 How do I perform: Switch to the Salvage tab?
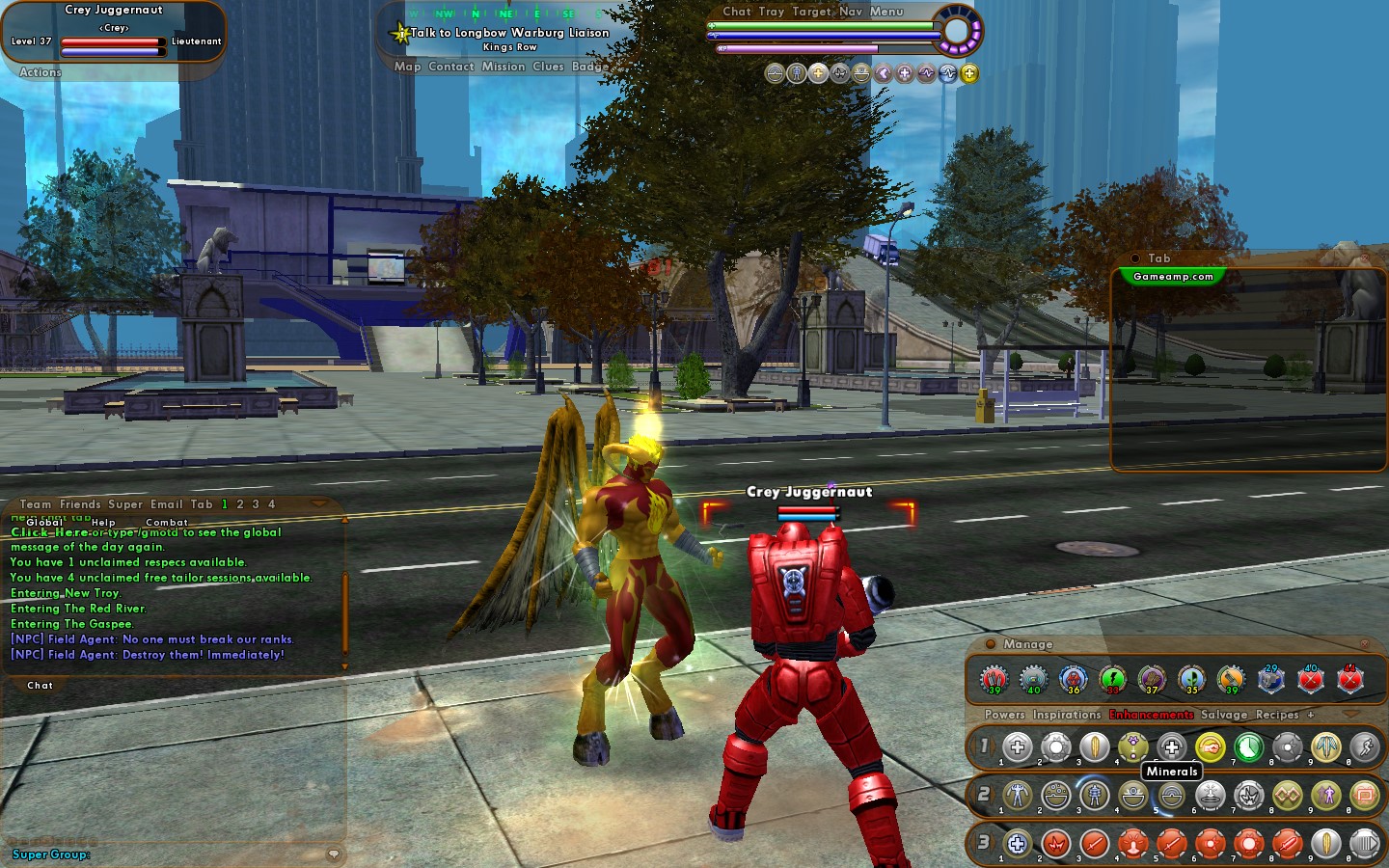(1224, 715)
